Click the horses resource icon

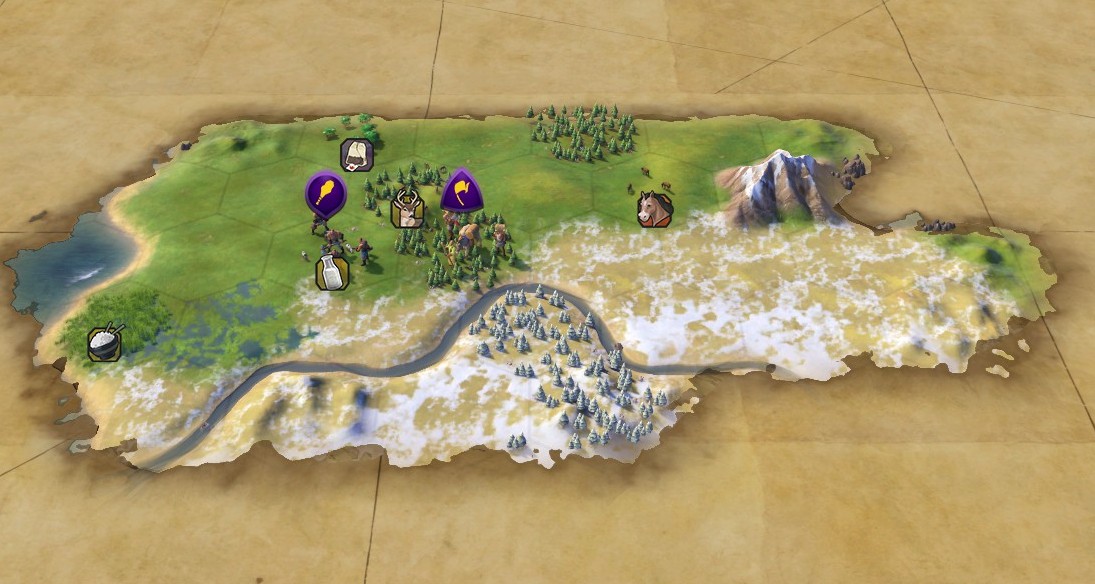pos(655,209)
